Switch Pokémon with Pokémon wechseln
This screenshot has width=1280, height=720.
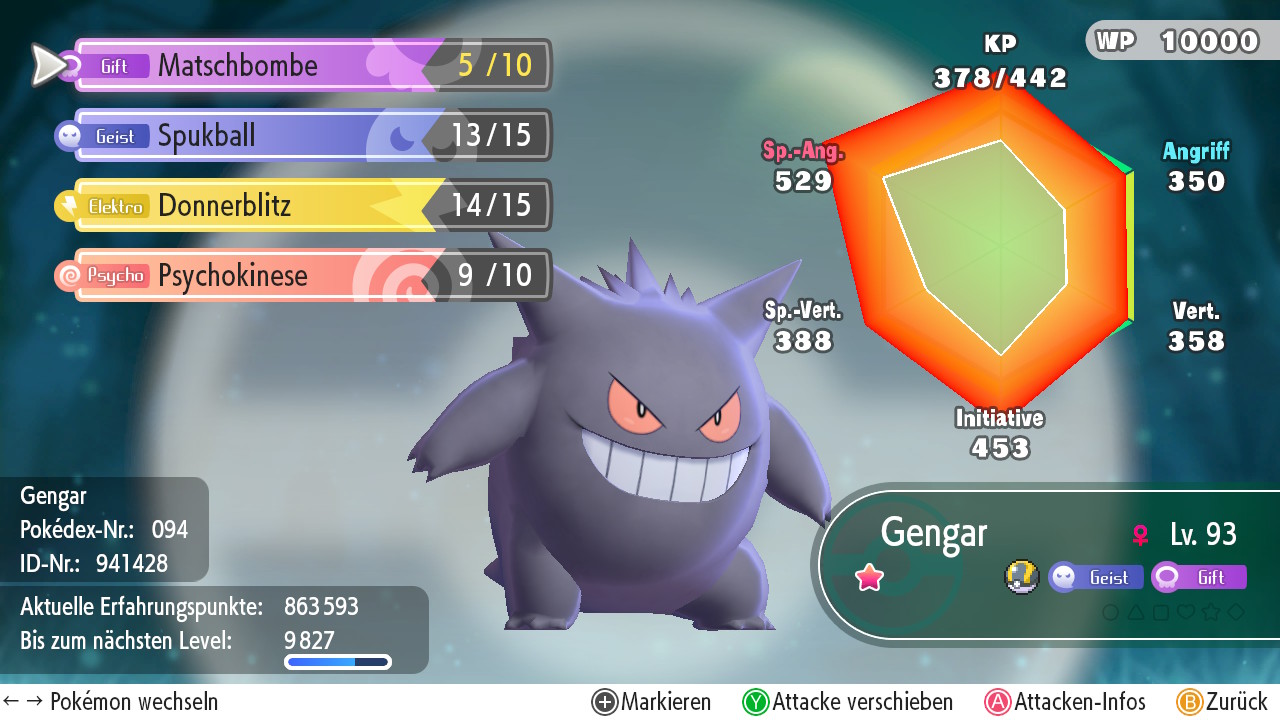[x=110, y=702]
